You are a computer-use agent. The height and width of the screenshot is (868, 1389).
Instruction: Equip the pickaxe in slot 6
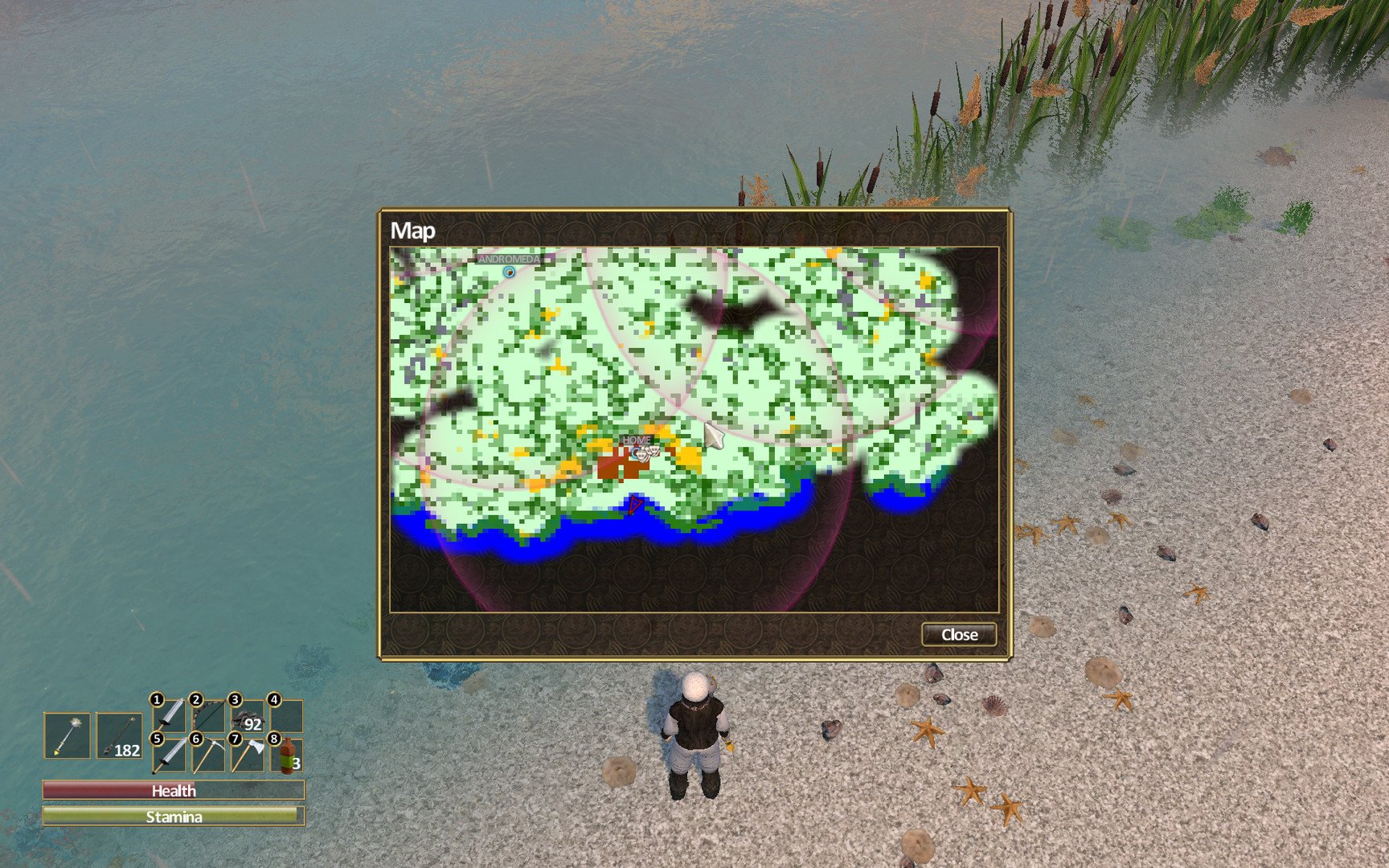[208, 755]
